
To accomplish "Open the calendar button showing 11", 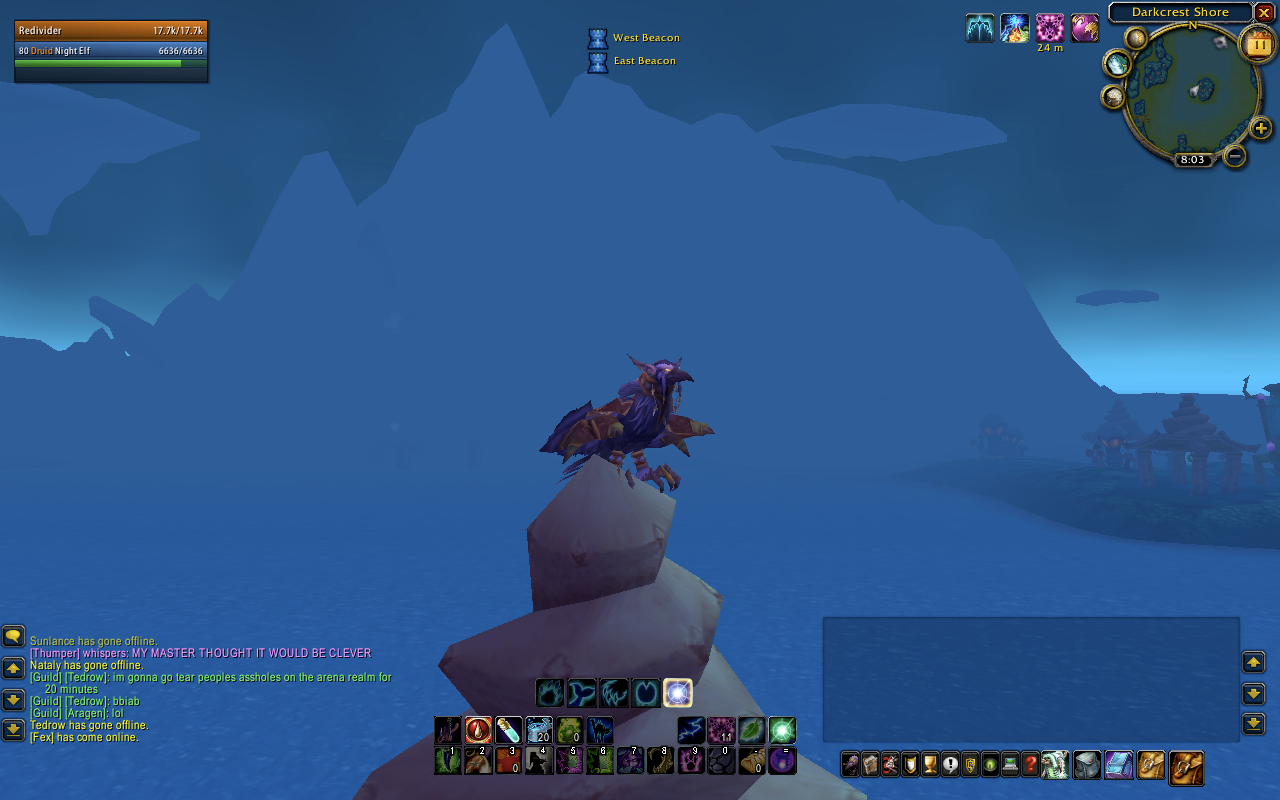I will 1256,44.
